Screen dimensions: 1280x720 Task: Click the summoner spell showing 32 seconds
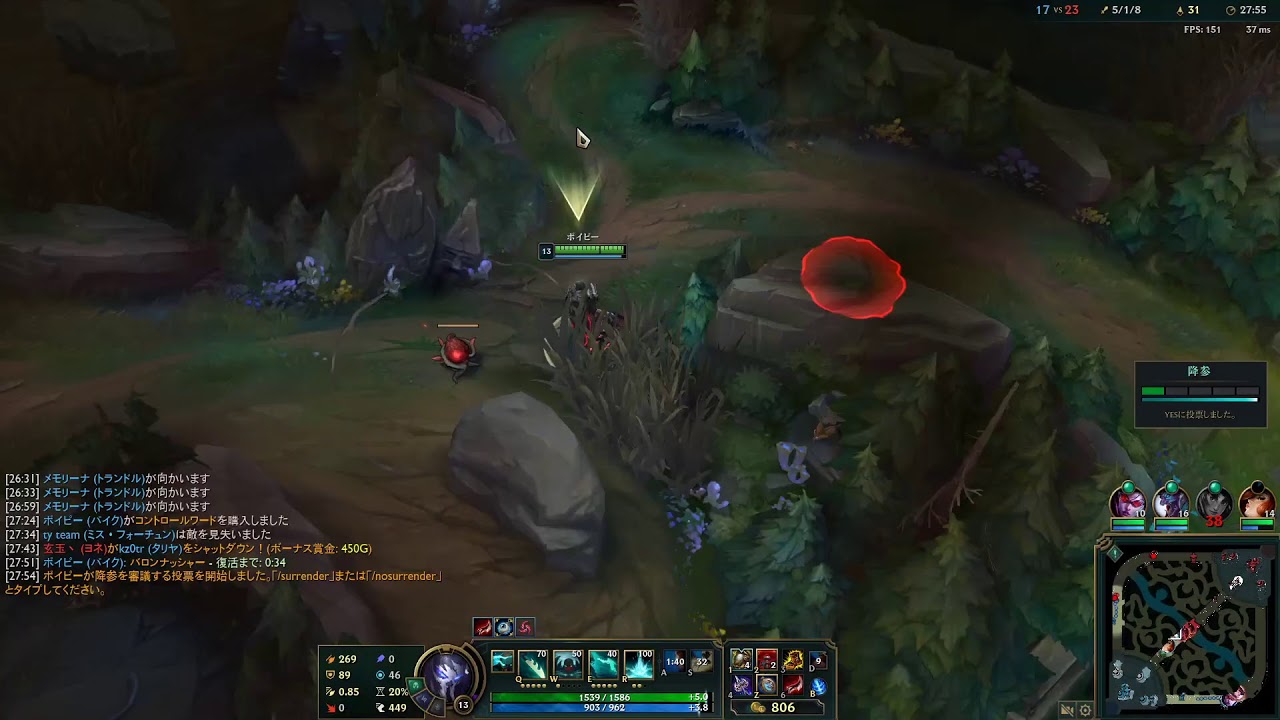point(702,662)
